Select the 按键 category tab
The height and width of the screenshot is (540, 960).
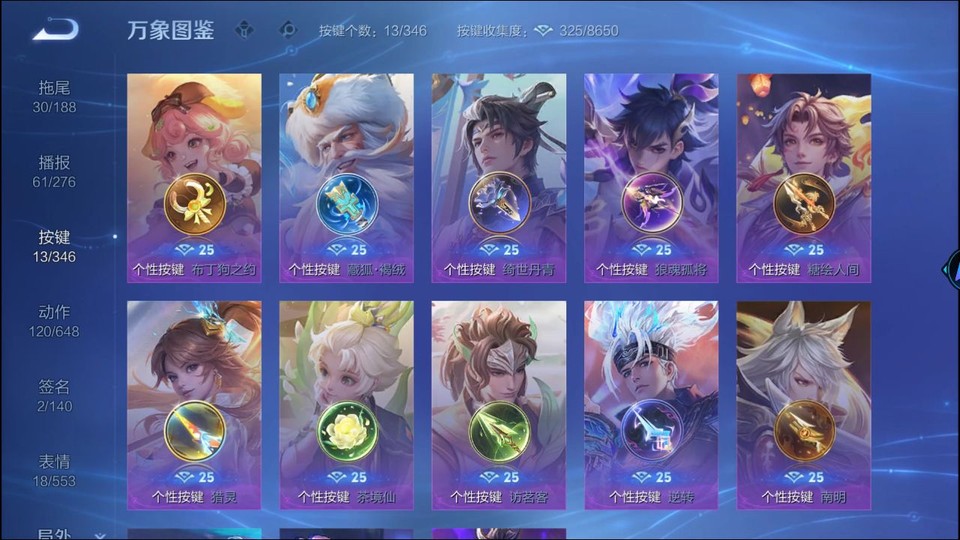[54, 246]
